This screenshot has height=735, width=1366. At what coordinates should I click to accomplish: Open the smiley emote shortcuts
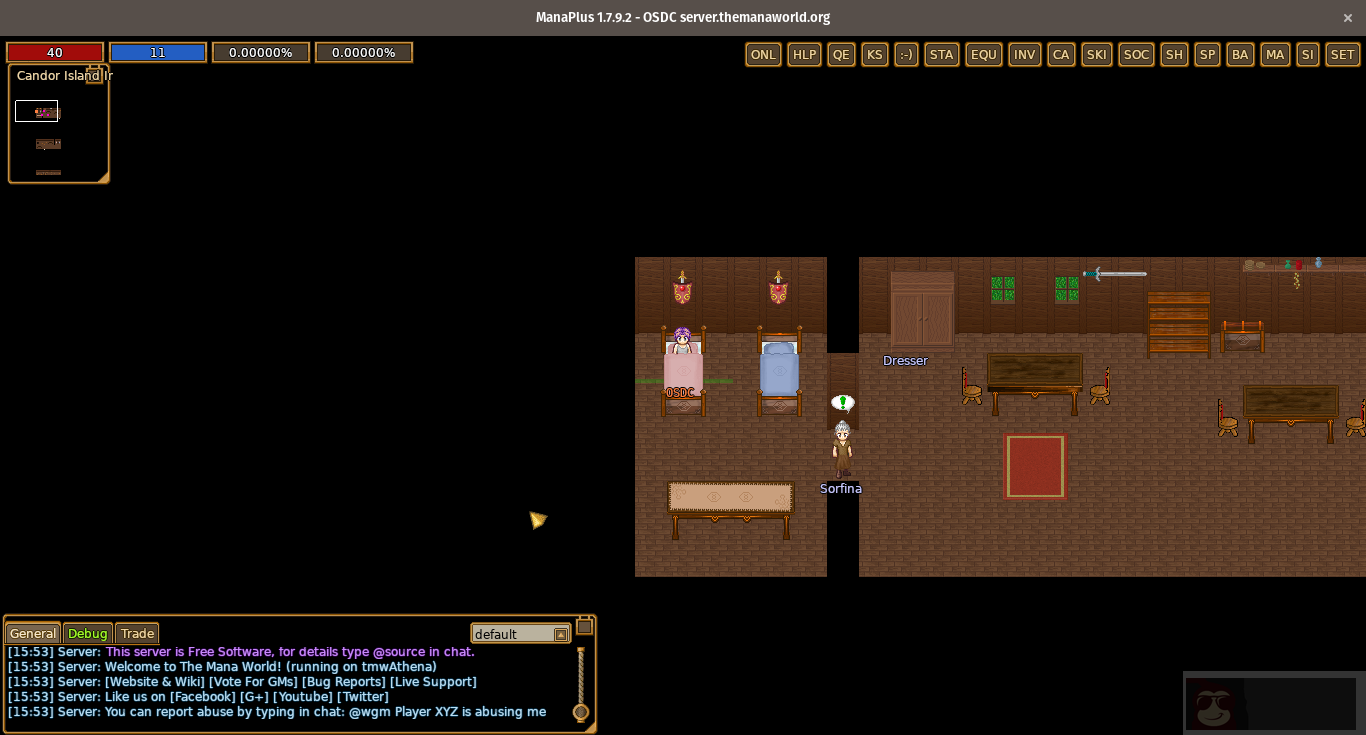(907, 55)
